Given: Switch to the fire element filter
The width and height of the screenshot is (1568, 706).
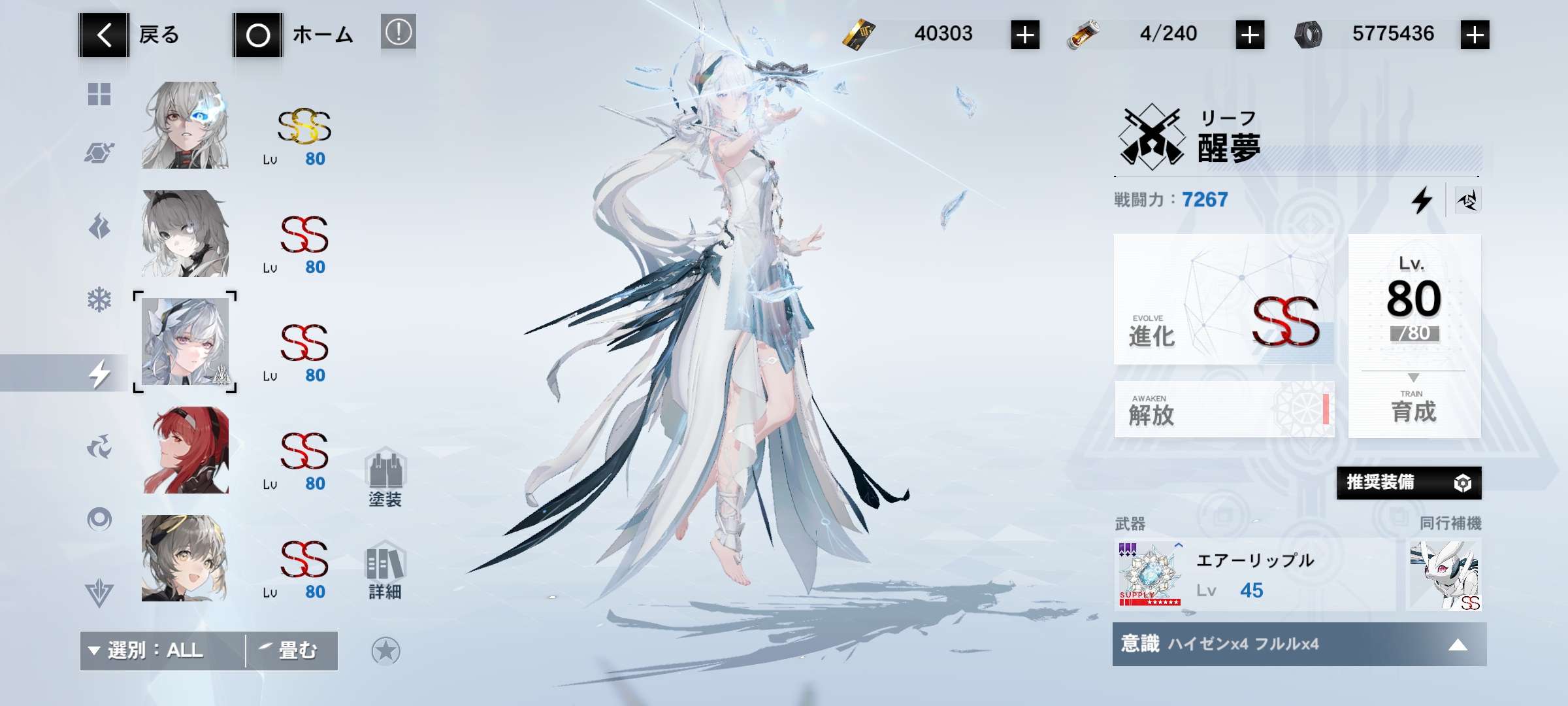Looking at the screenshot, I should click(99, 227).
